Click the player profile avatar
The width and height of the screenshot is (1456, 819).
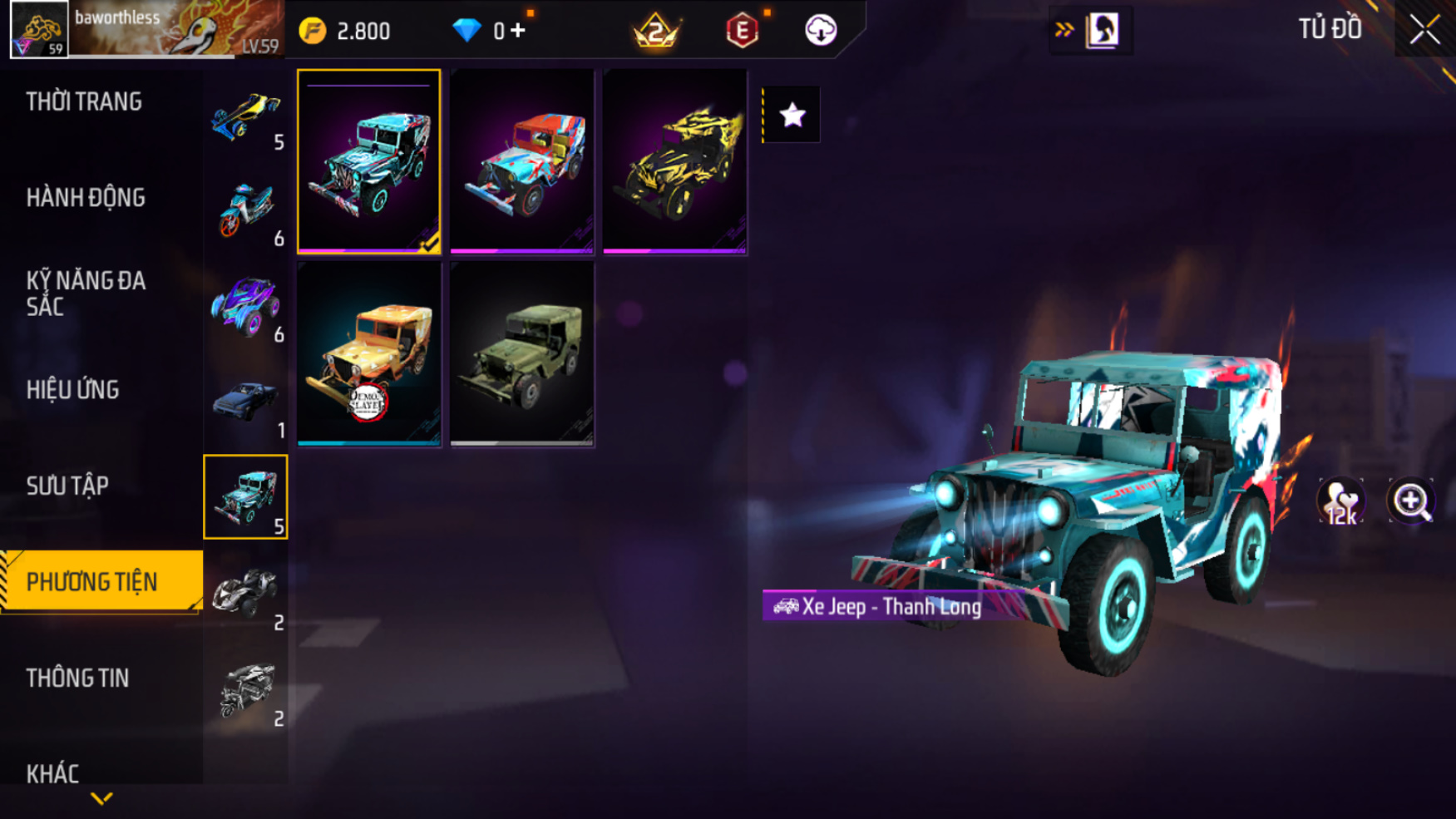click(x=39, y=30)
